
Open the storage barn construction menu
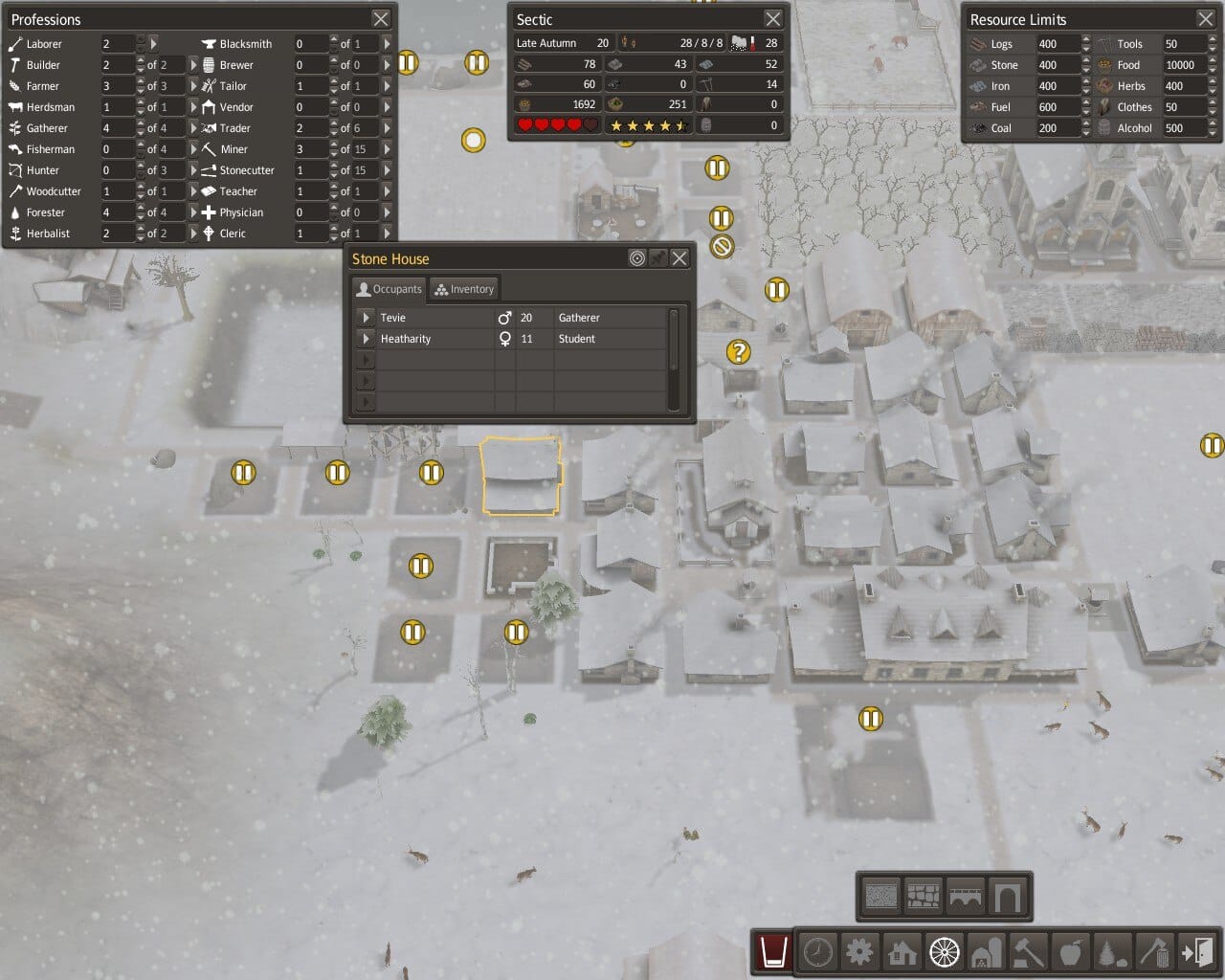987,953
